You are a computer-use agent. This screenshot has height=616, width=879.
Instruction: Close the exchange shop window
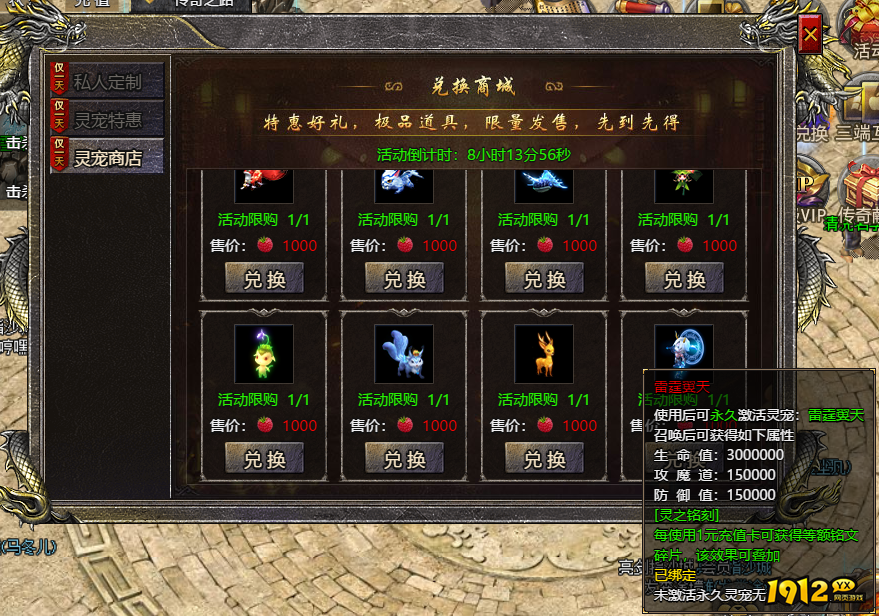coord(811,38)
